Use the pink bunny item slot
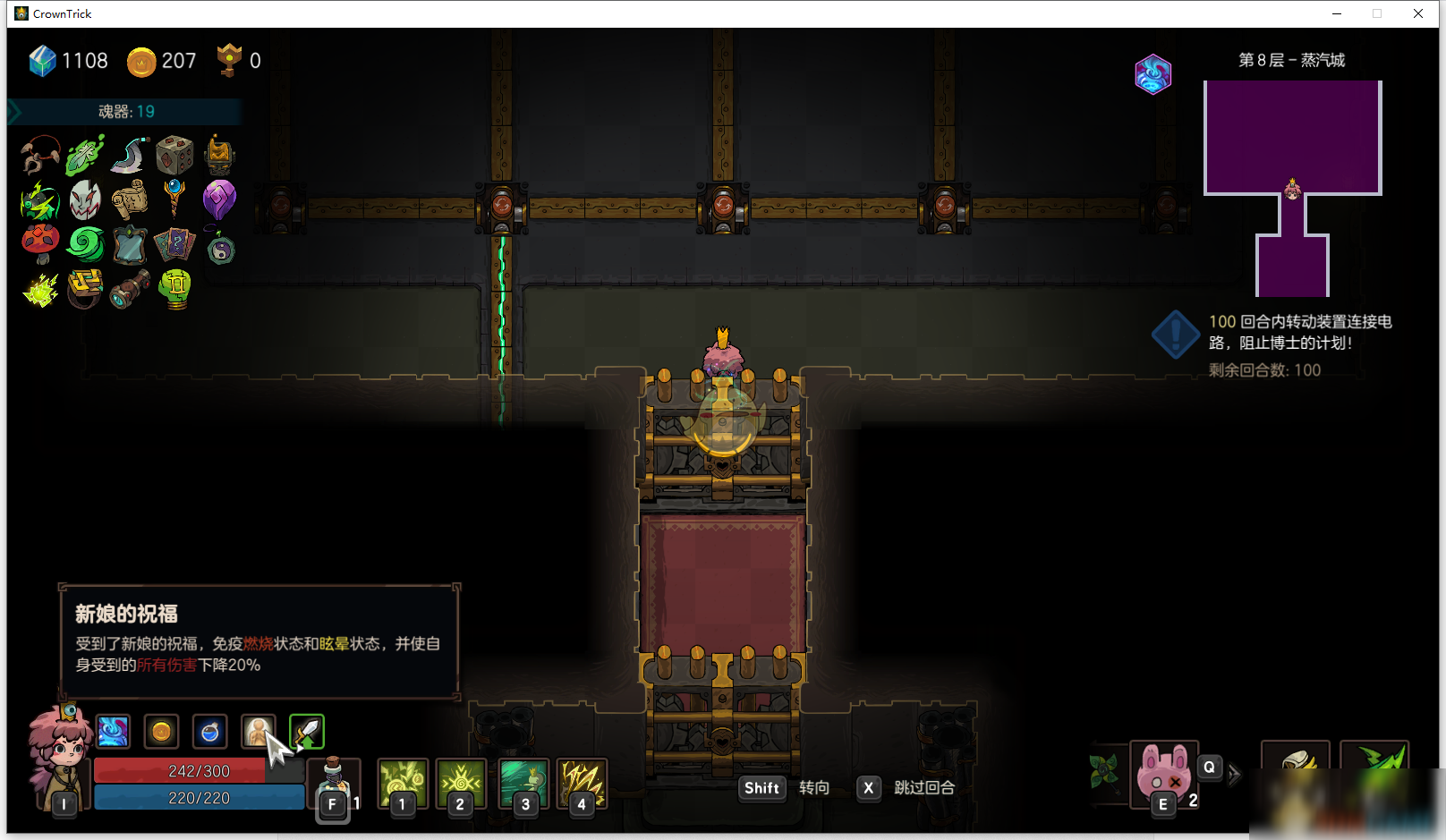The image size is (1446, 840). (x=1162, y=773)
